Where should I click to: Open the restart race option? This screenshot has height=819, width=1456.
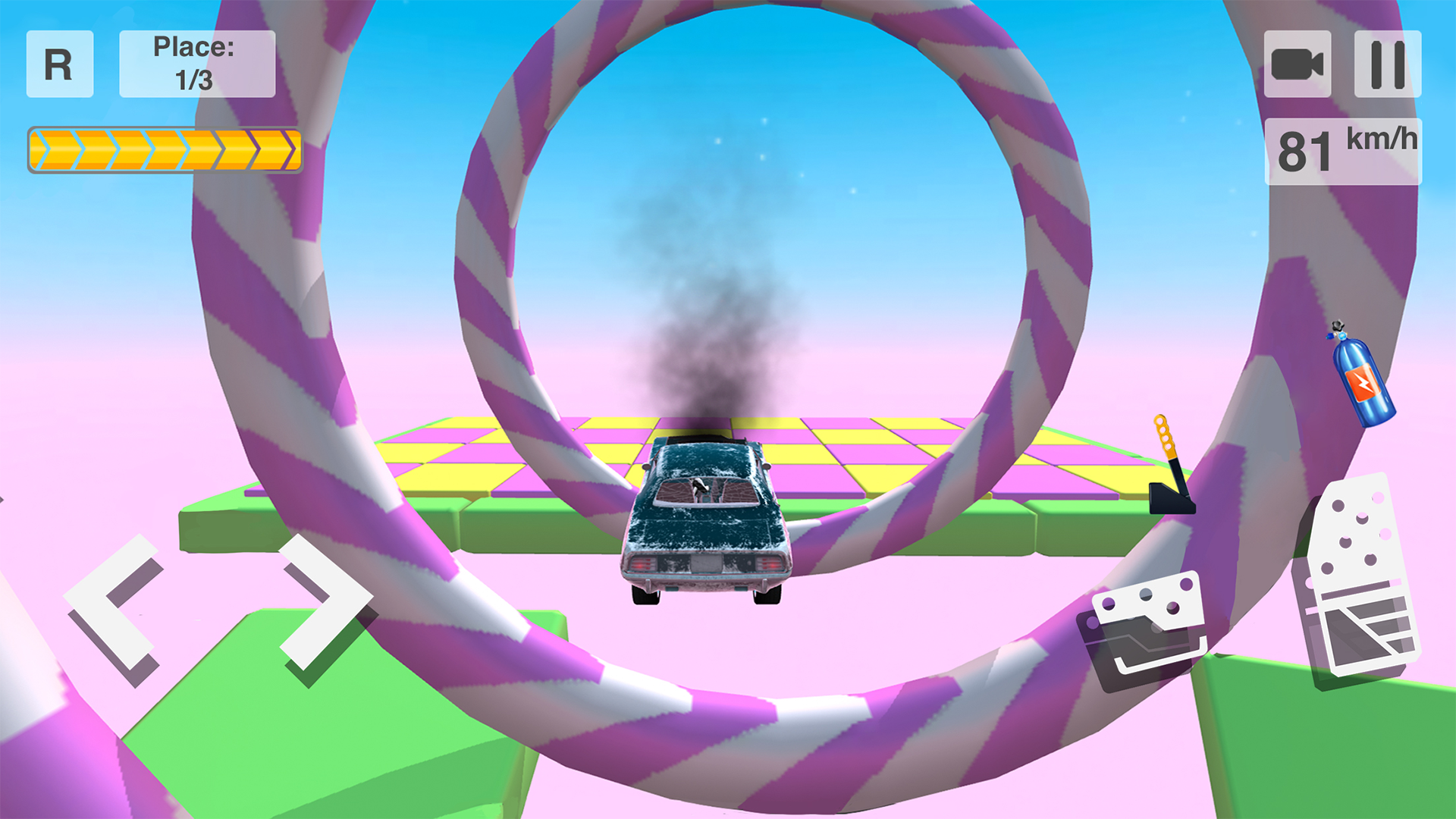[60, 64]
